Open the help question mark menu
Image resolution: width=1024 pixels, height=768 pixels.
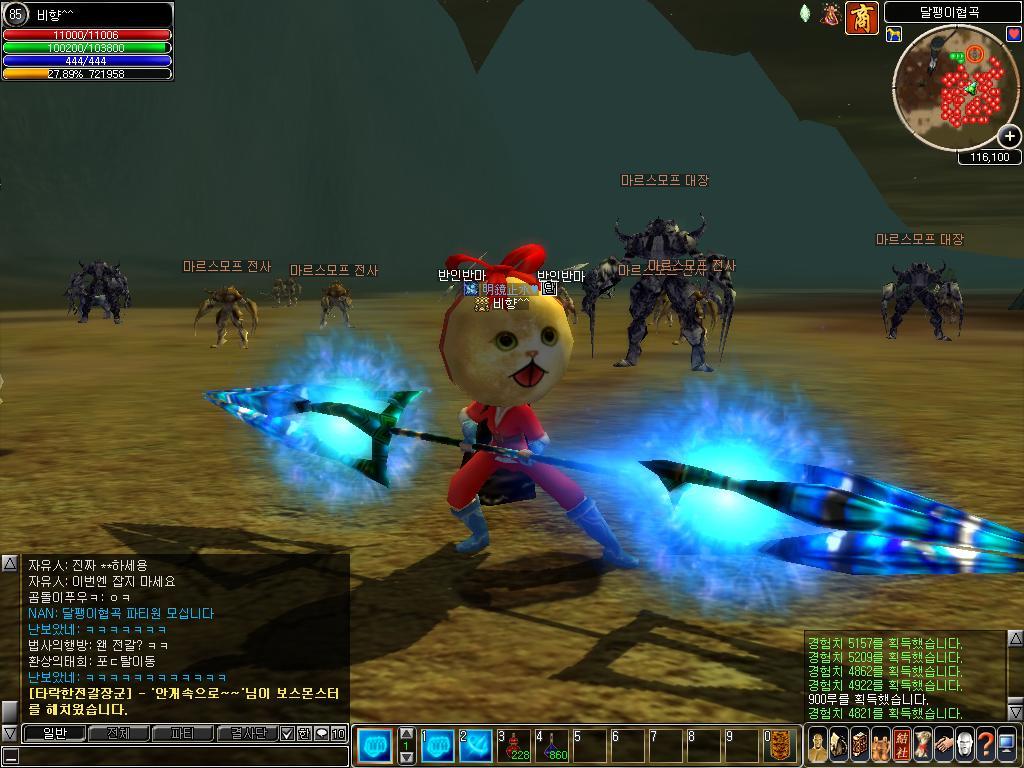pyautogui.click(x=985, y=745)
